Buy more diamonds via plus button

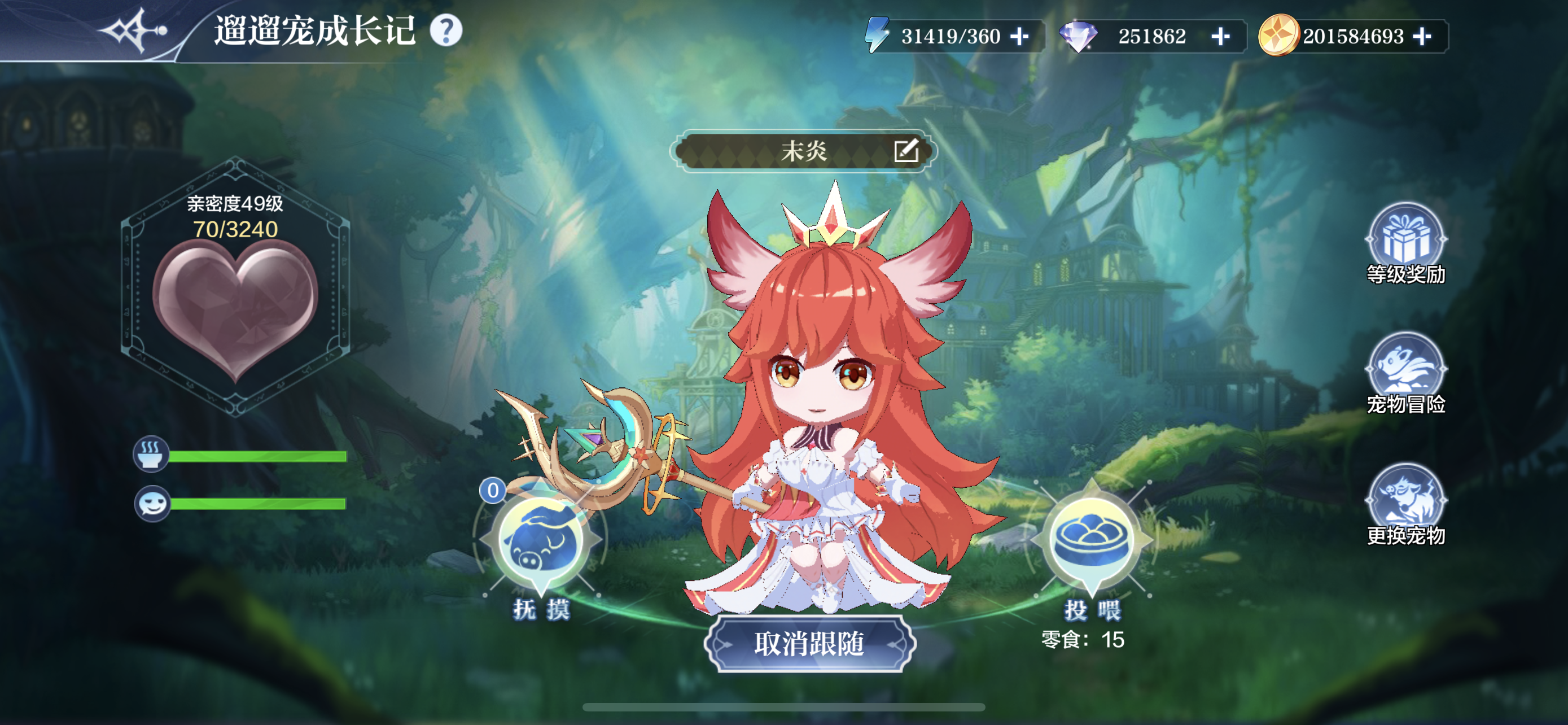point(1220,37)
